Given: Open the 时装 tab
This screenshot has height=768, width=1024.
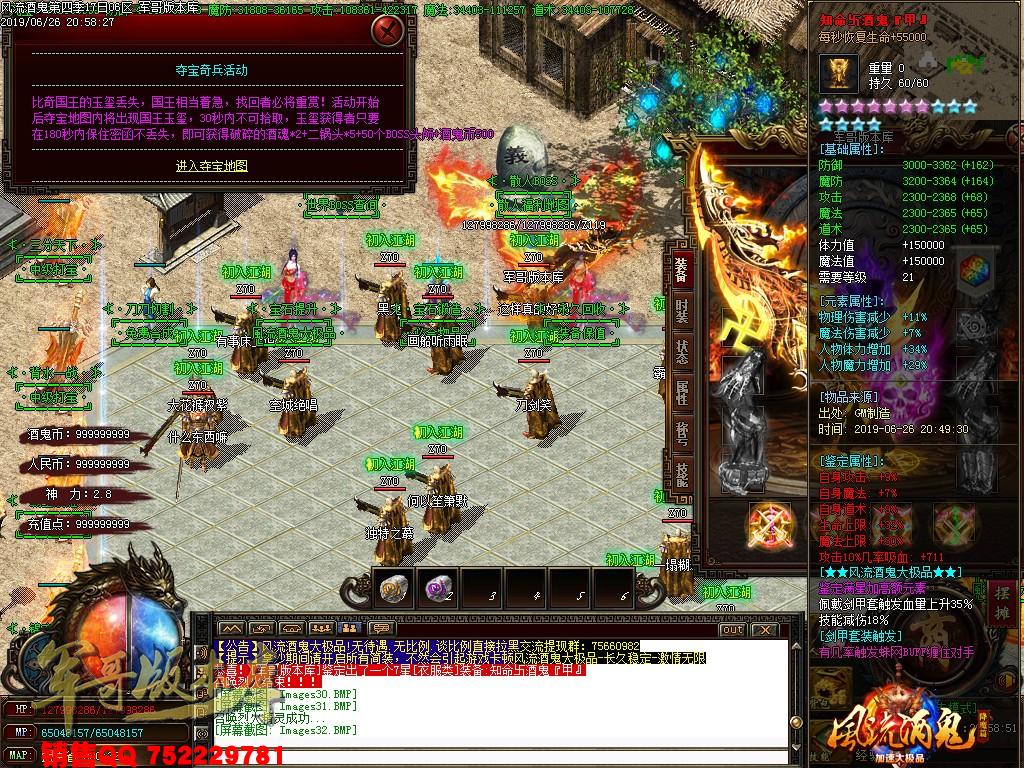Looking at the screenshot, I should [682, 309].
